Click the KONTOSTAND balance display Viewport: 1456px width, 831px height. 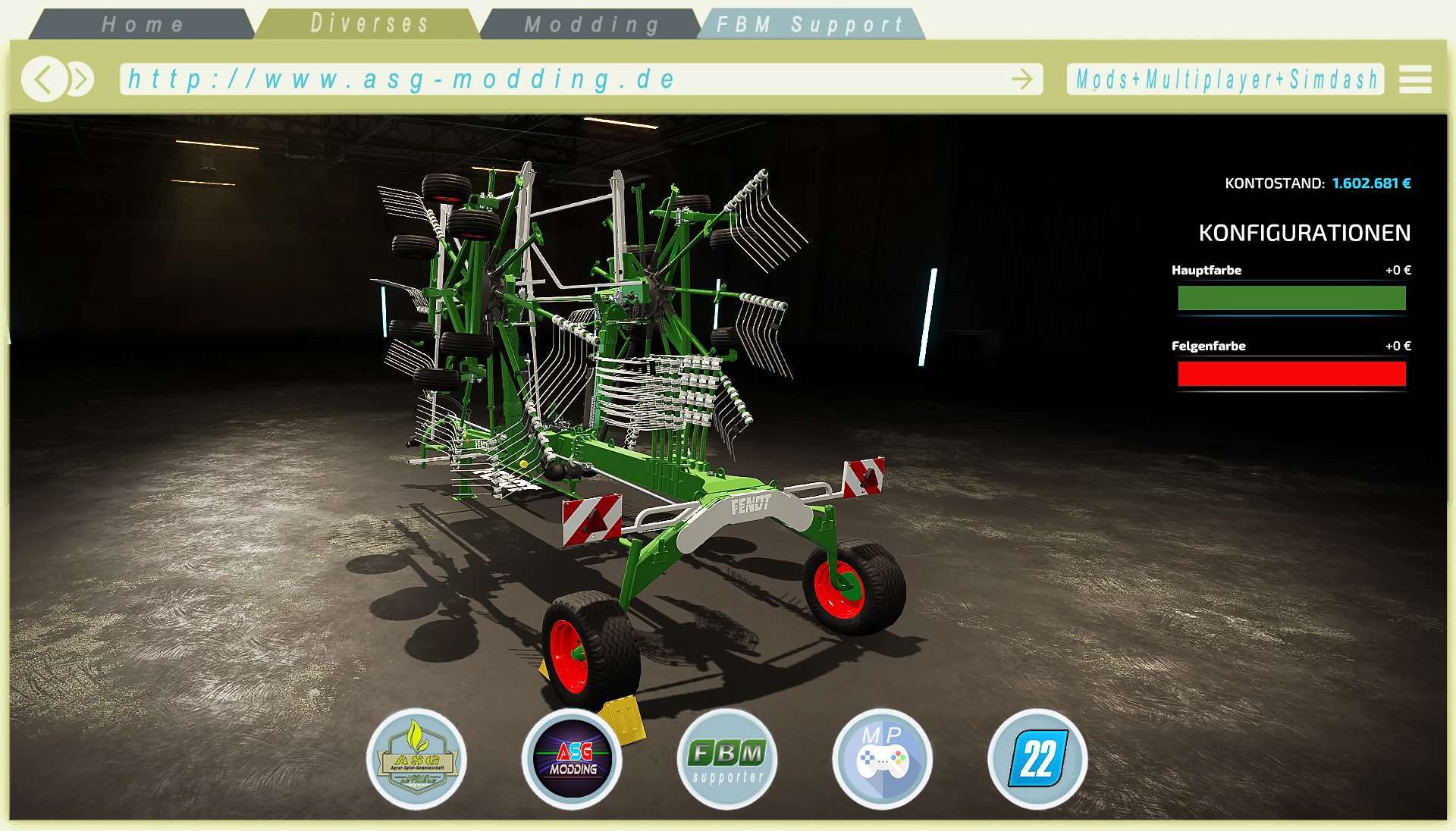[1317, 182]
